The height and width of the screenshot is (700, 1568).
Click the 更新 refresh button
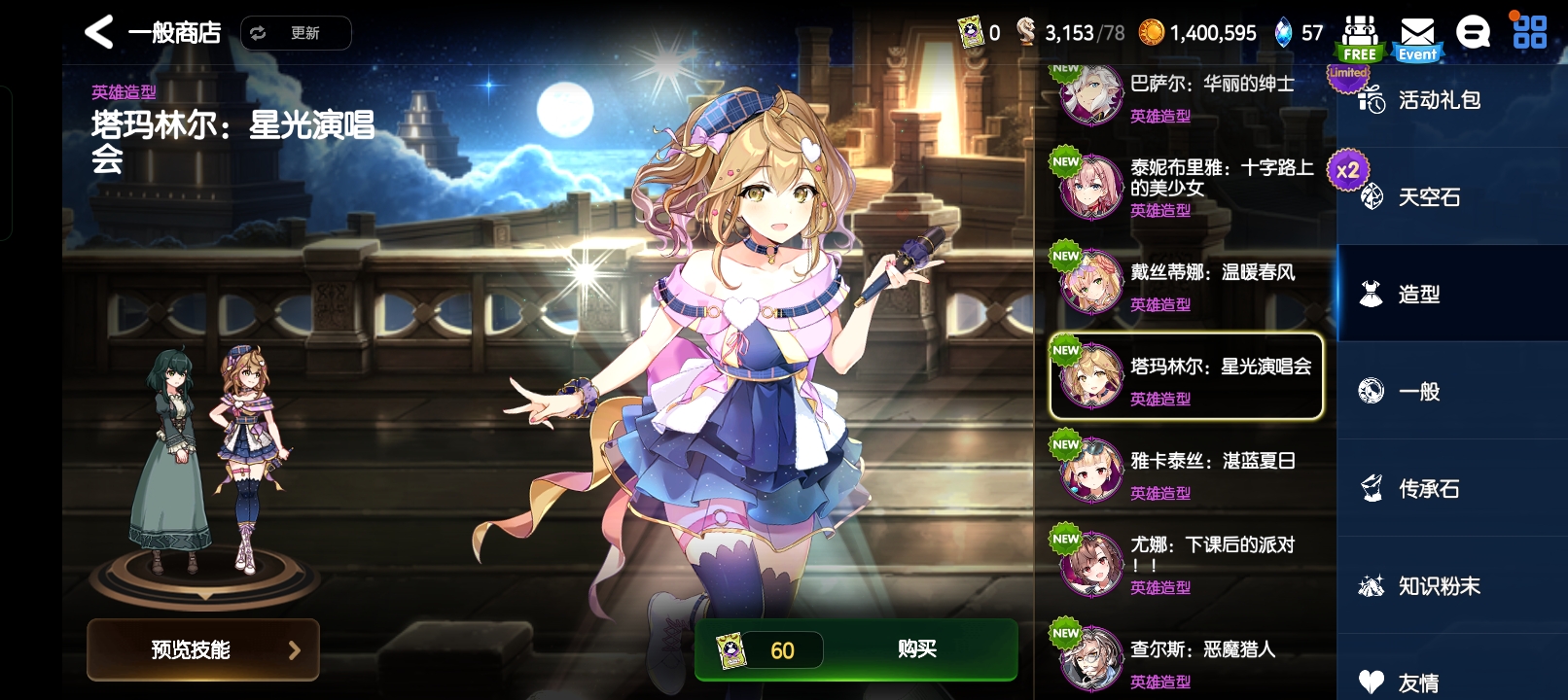pos(296,33)
